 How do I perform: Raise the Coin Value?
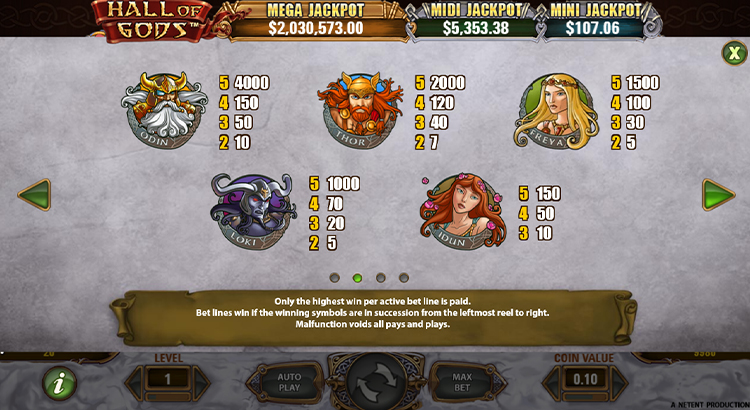(621, 381)
